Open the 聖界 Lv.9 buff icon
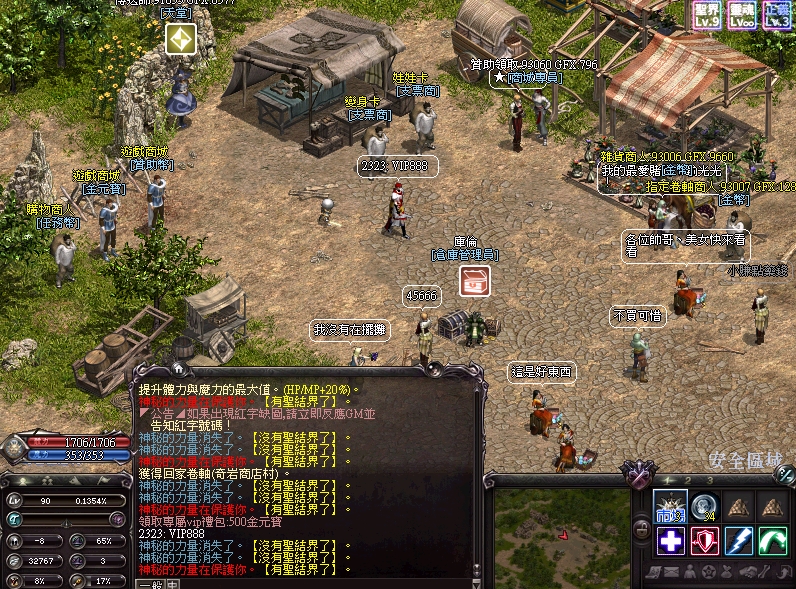 [706, 14]
